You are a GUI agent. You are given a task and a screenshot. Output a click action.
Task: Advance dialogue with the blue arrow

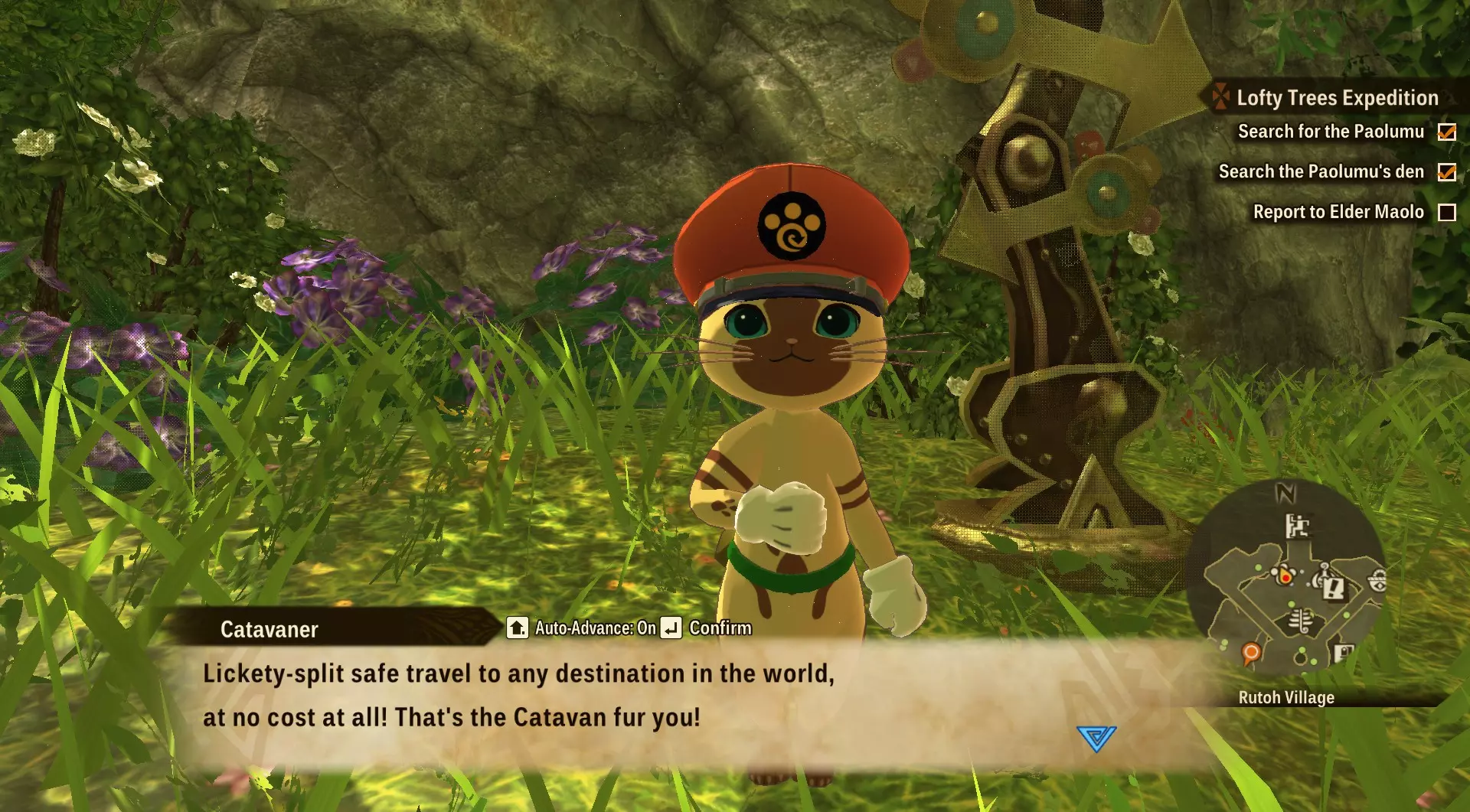pyautogui.click(x=1096, y=739)
